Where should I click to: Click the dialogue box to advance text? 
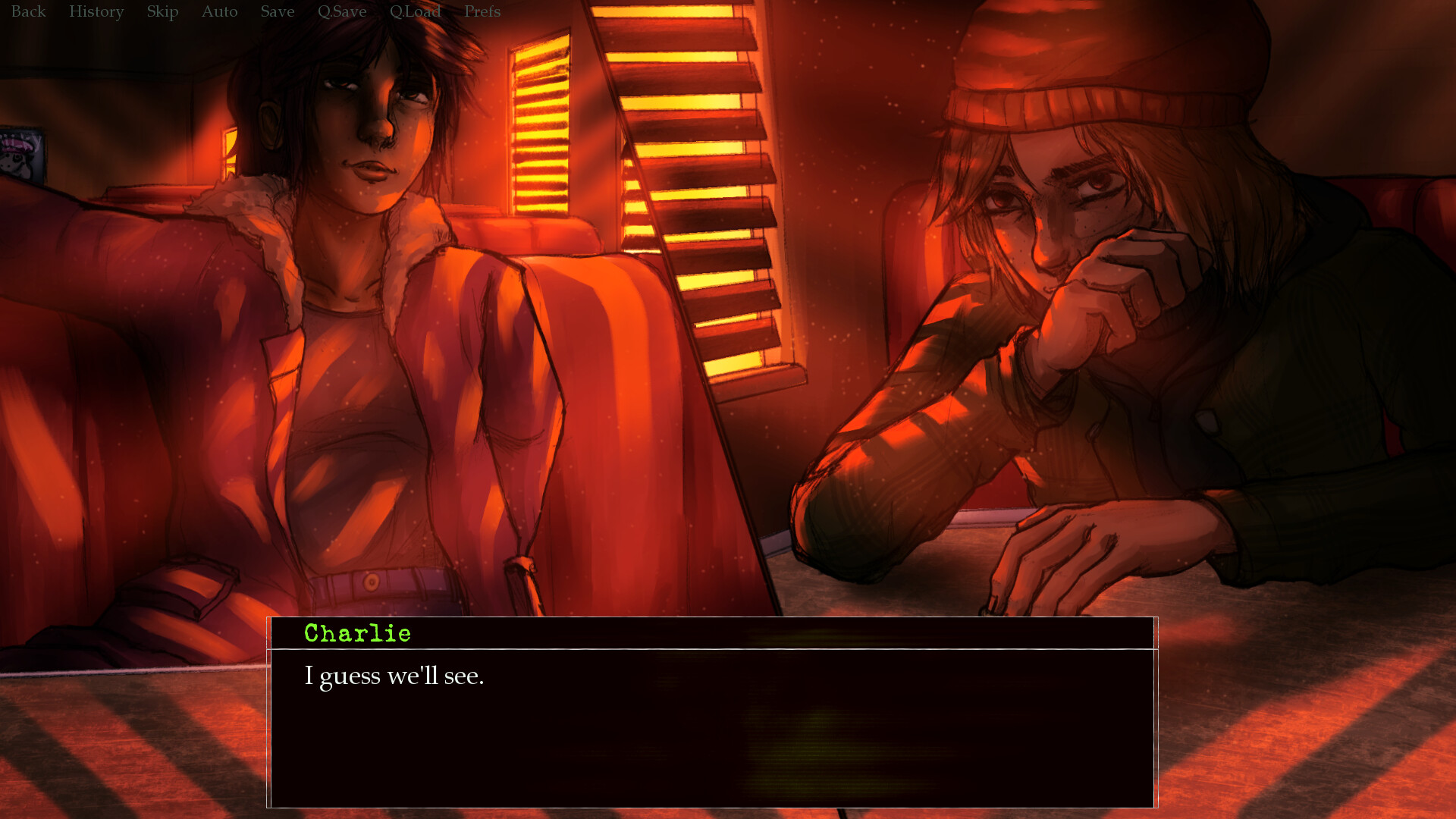click(713, 720)
